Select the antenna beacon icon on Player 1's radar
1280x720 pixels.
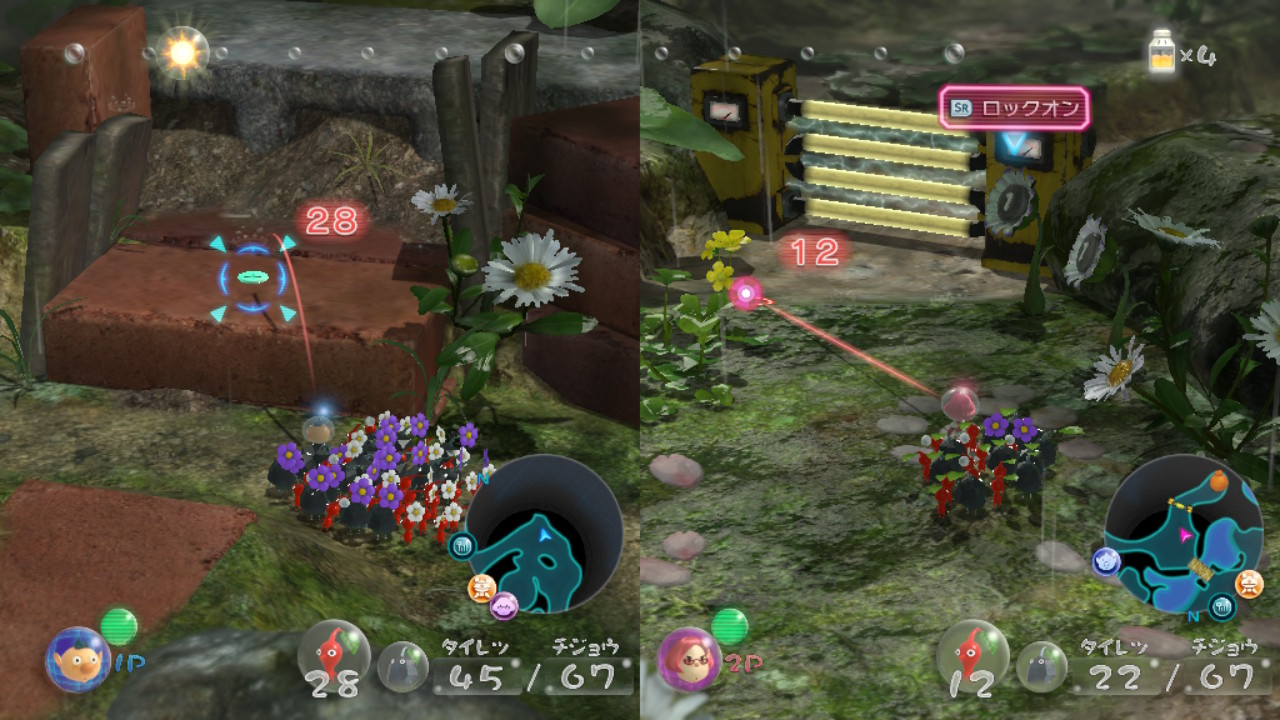click(462, 548)
